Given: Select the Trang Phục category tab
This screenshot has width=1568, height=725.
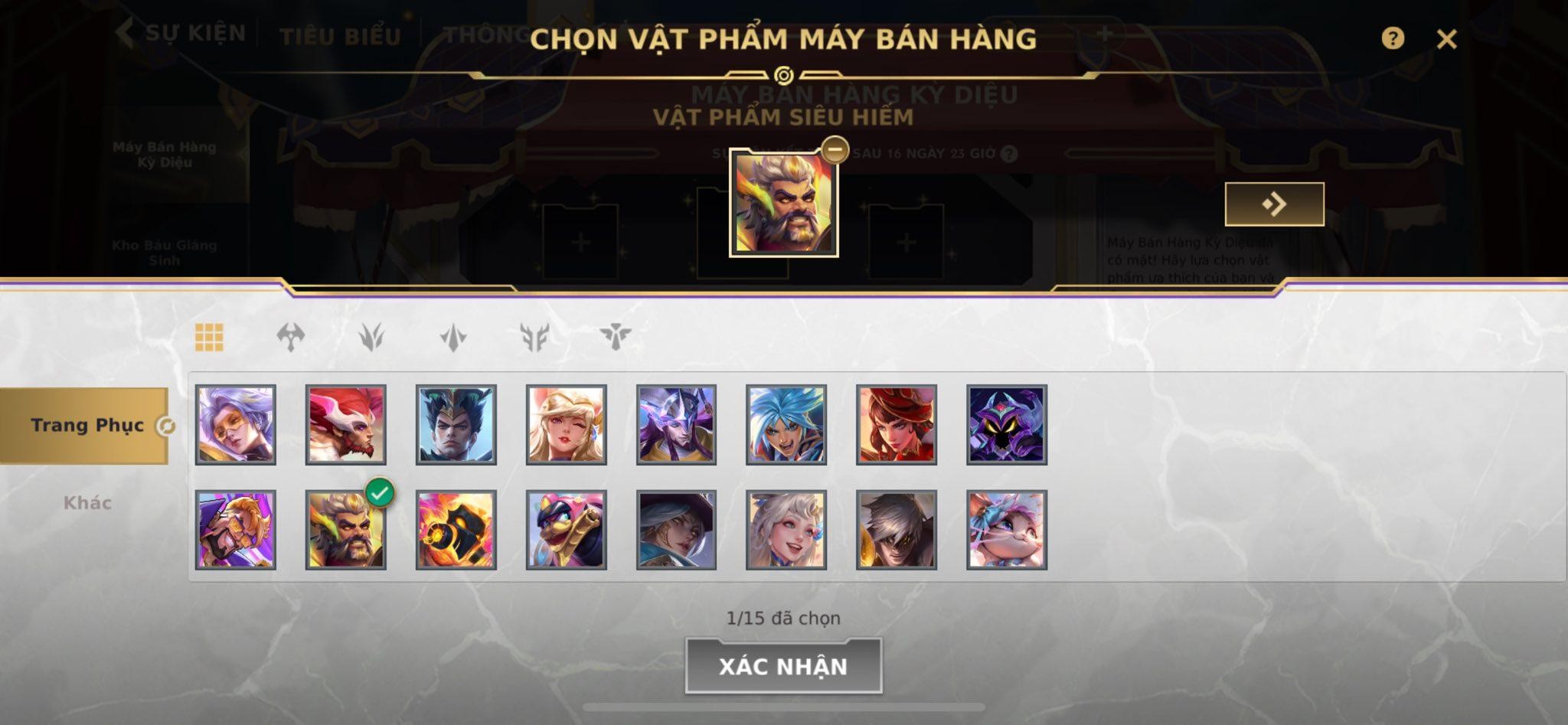Looking at the screenshot, I should click(86, 426).
